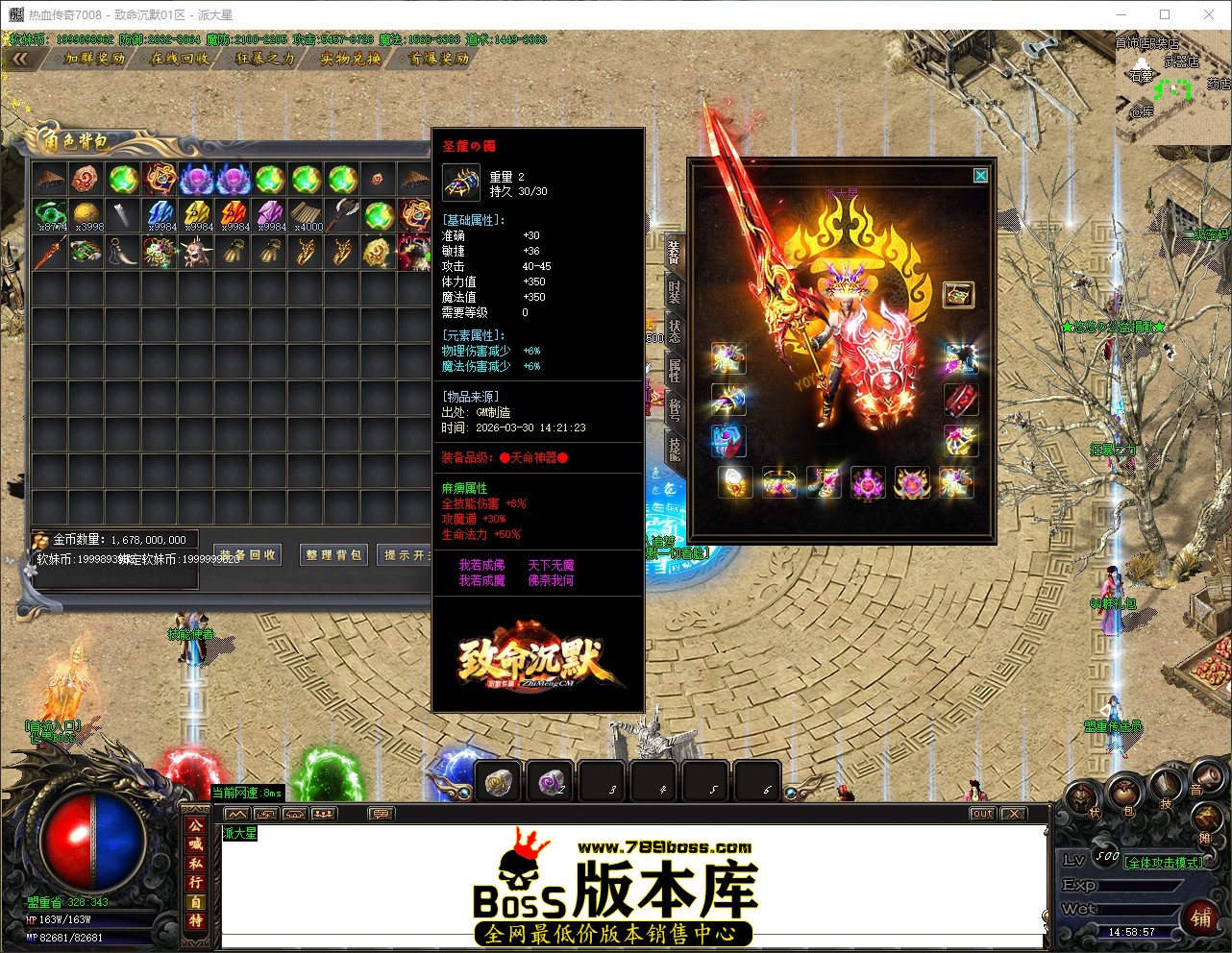Open 狂暴之力 from the top toolbar

point(264,58)
